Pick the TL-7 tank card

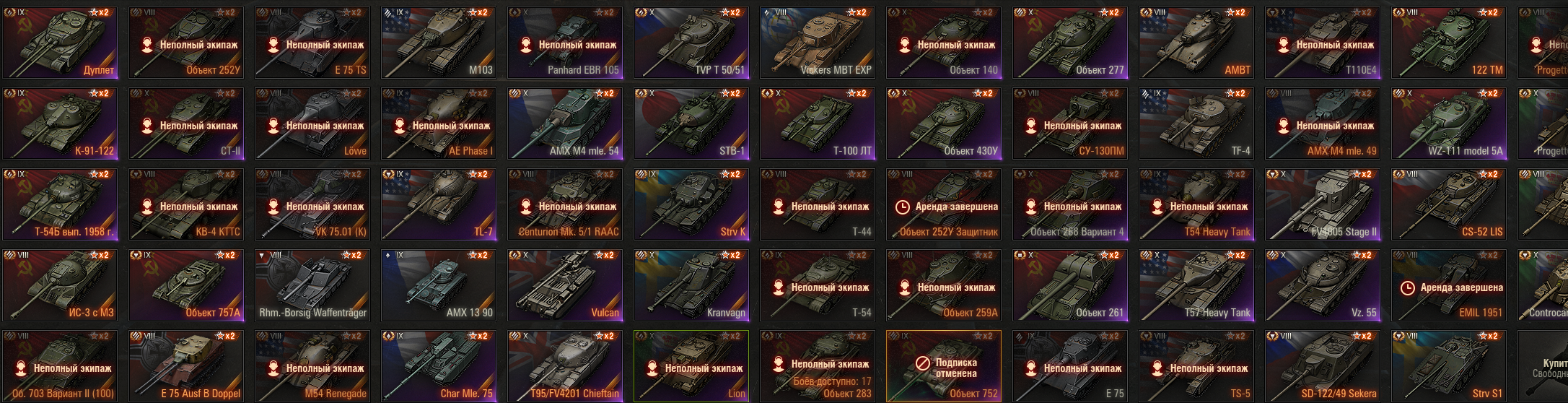pos(439,204)
